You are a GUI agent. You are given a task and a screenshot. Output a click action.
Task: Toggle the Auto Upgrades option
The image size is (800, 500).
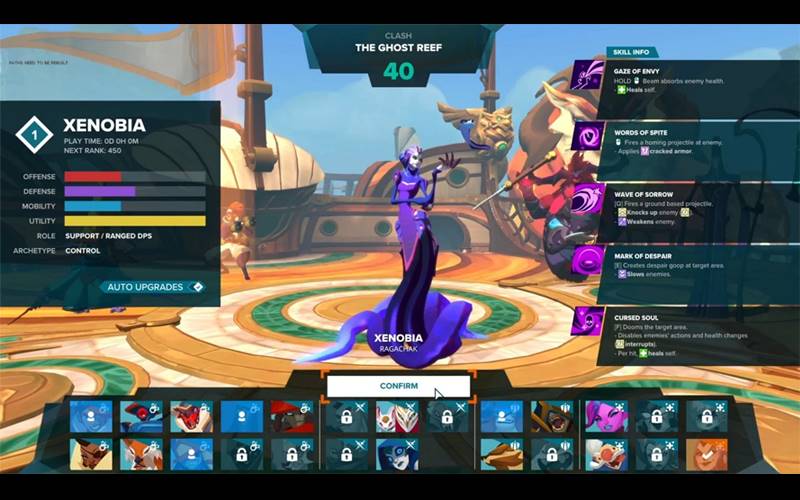tap(151, 287)
